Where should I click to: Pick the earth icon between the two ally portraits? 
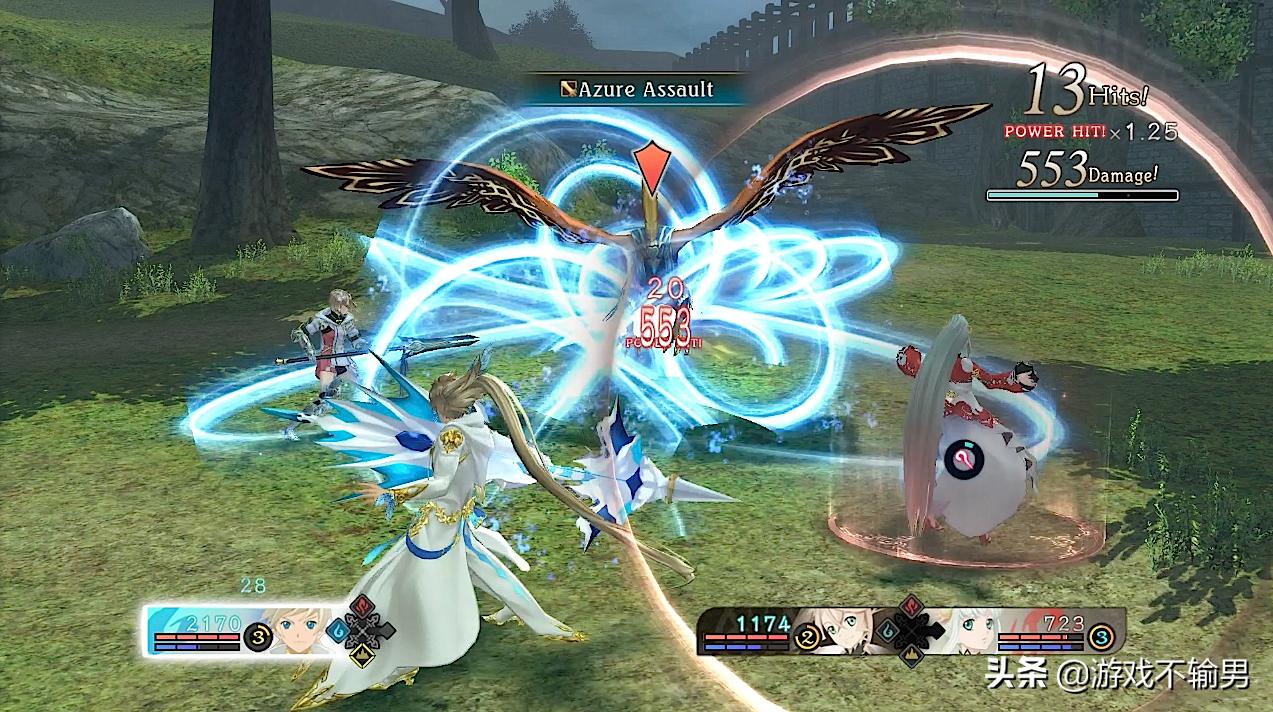(909, 656)
